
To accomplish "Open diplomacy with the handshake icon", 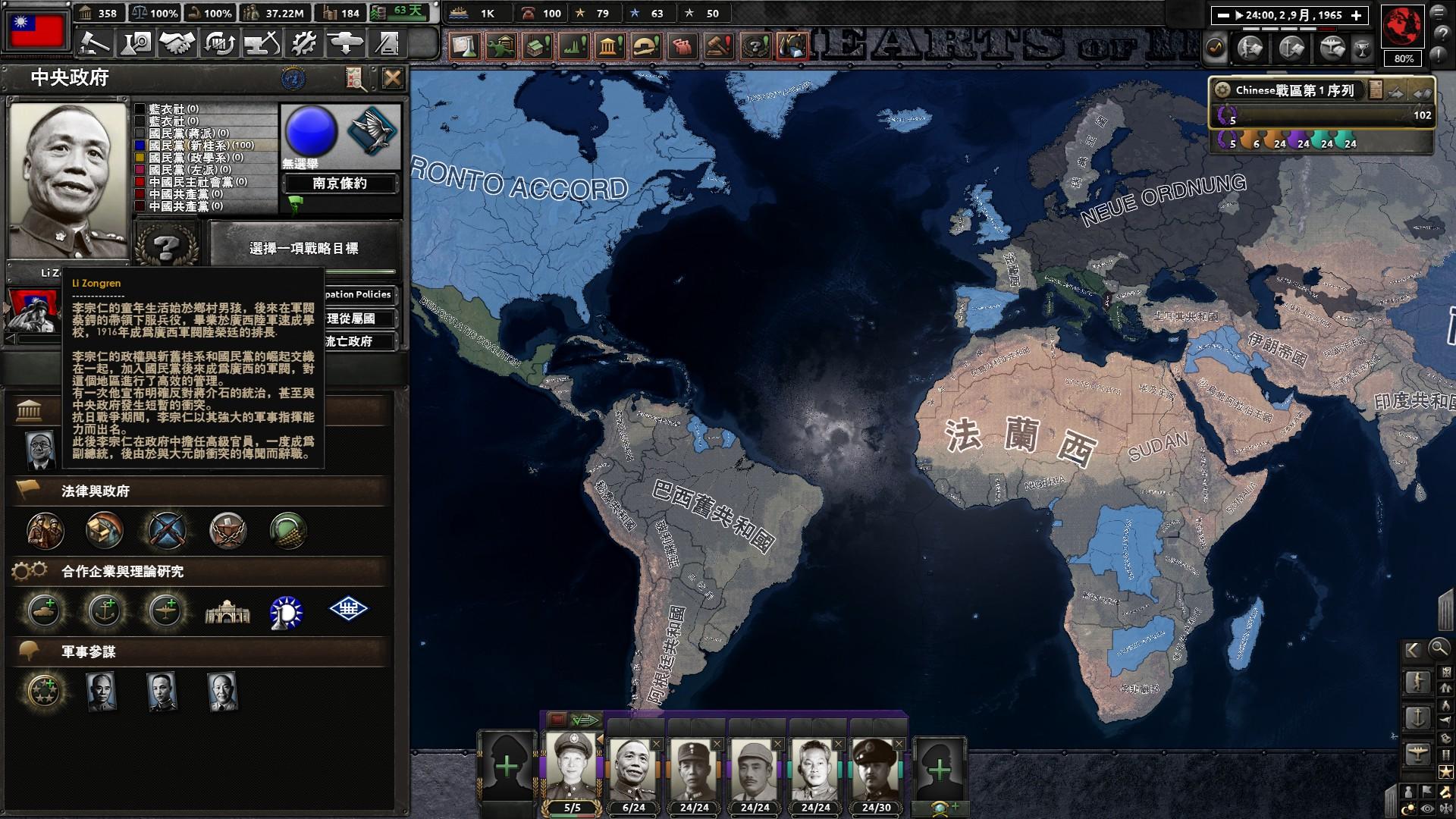I will 177,43.
